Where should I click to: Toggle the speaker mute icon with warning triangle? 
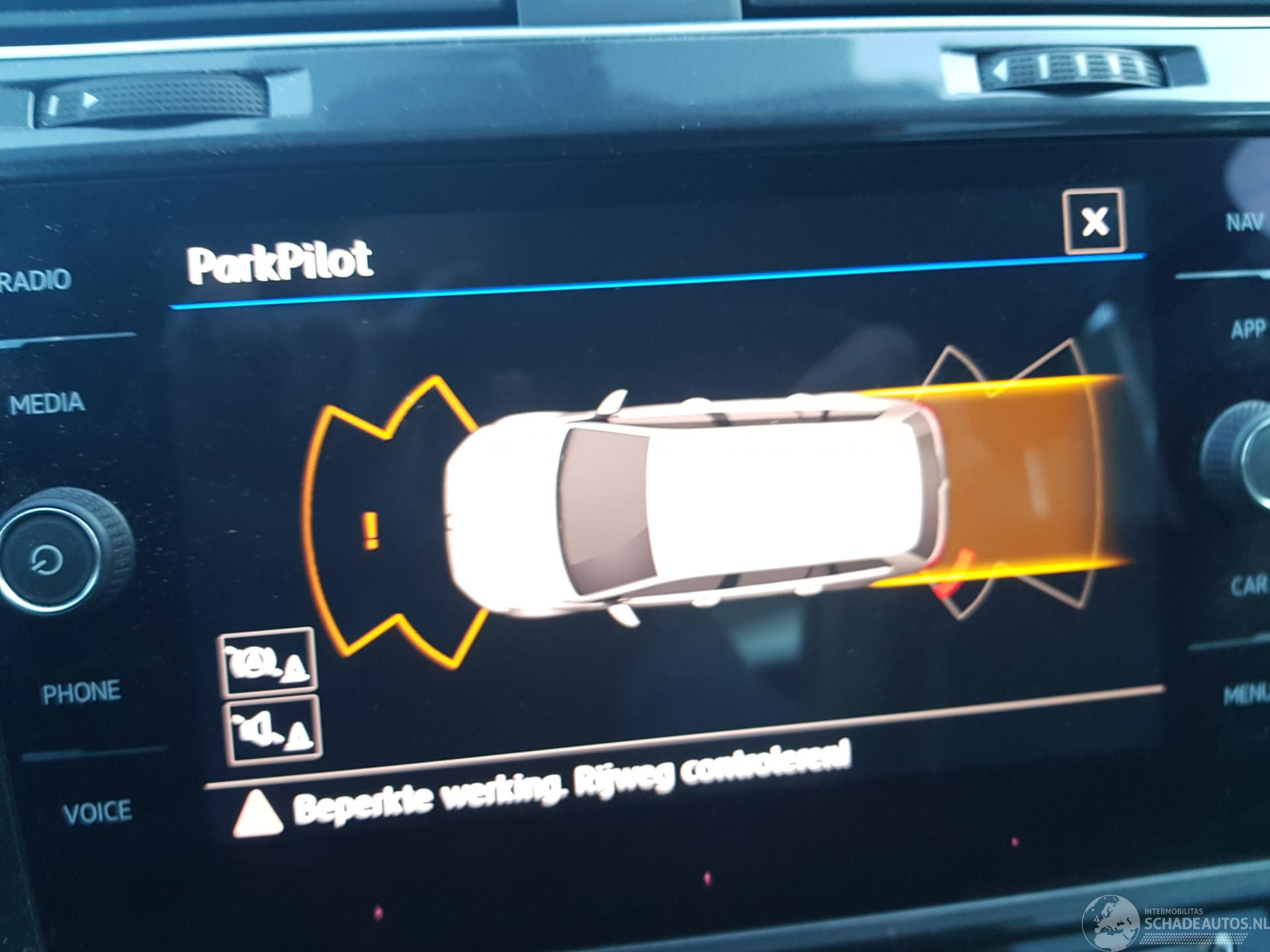click(274, 730)
